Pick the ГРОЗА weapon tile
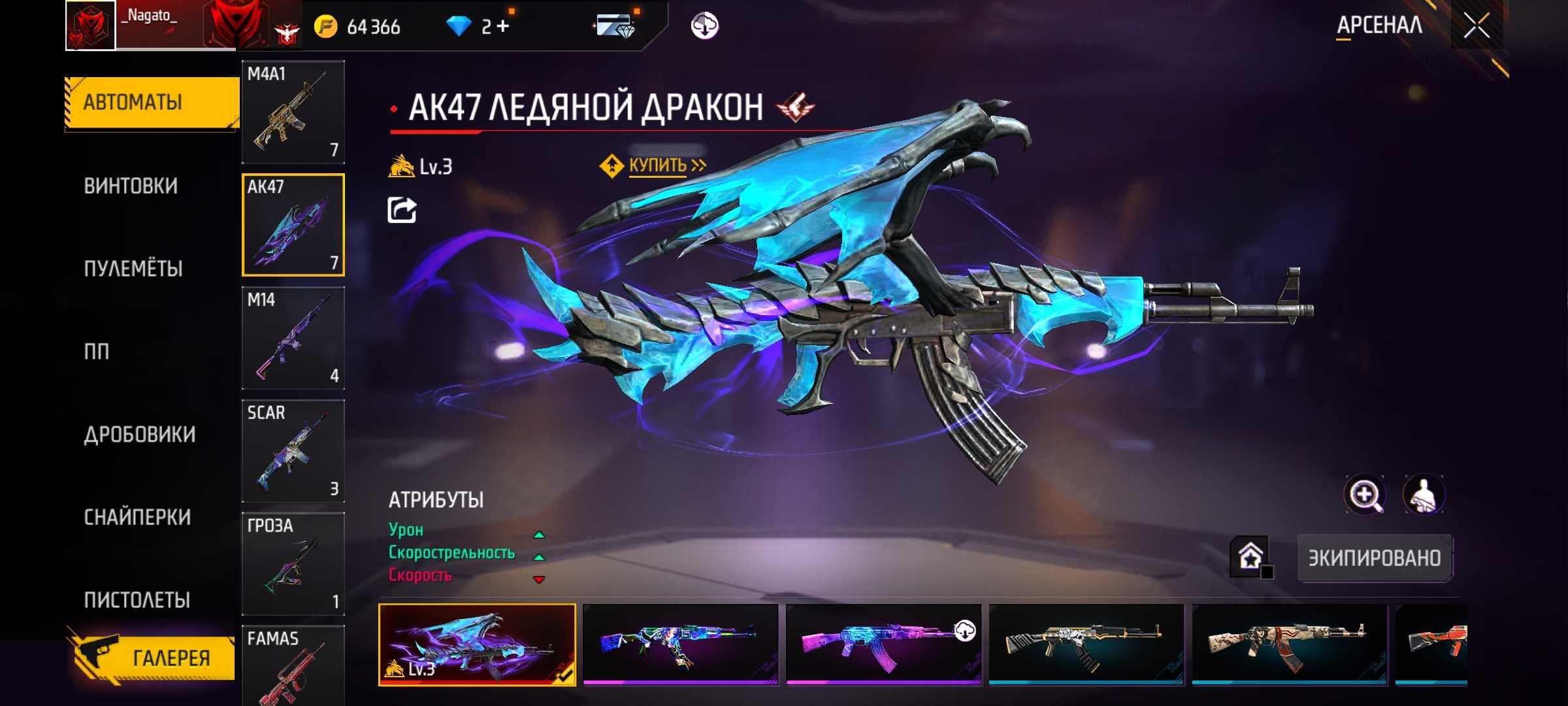 (x=293, y=563)
